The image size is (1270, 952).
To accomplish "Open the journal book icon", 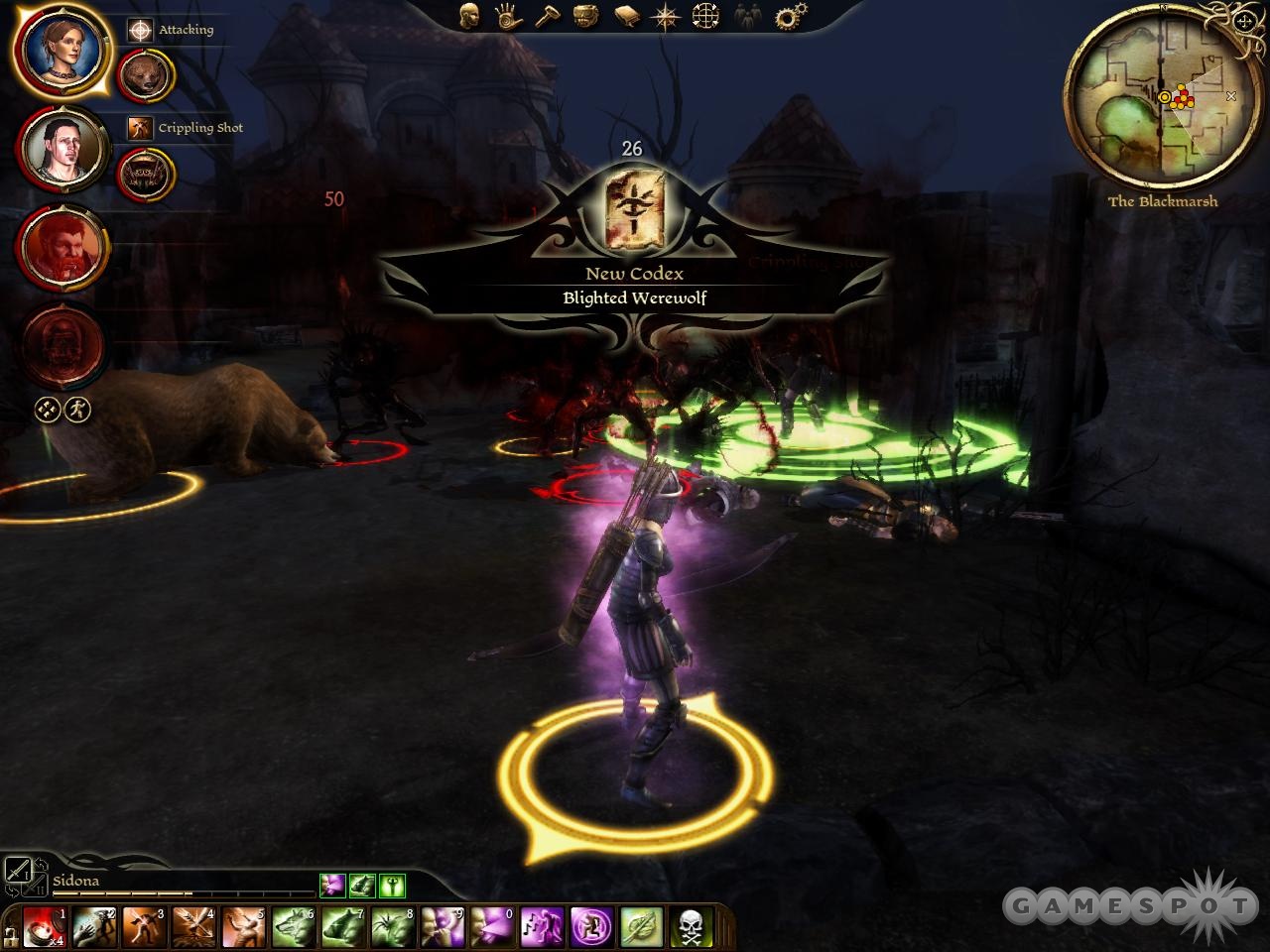I will [627, 16].
